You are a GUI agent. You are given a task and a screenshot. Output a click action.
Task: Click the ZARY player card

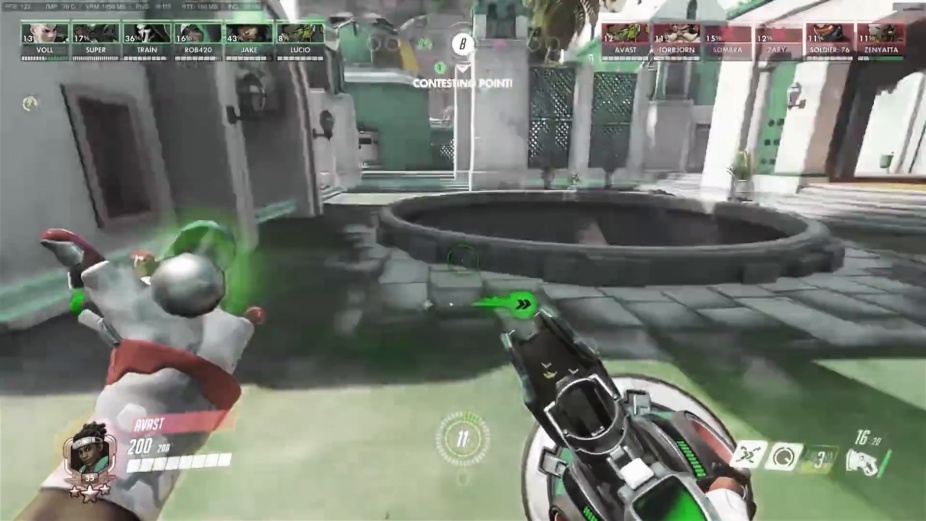coord(778,41)
